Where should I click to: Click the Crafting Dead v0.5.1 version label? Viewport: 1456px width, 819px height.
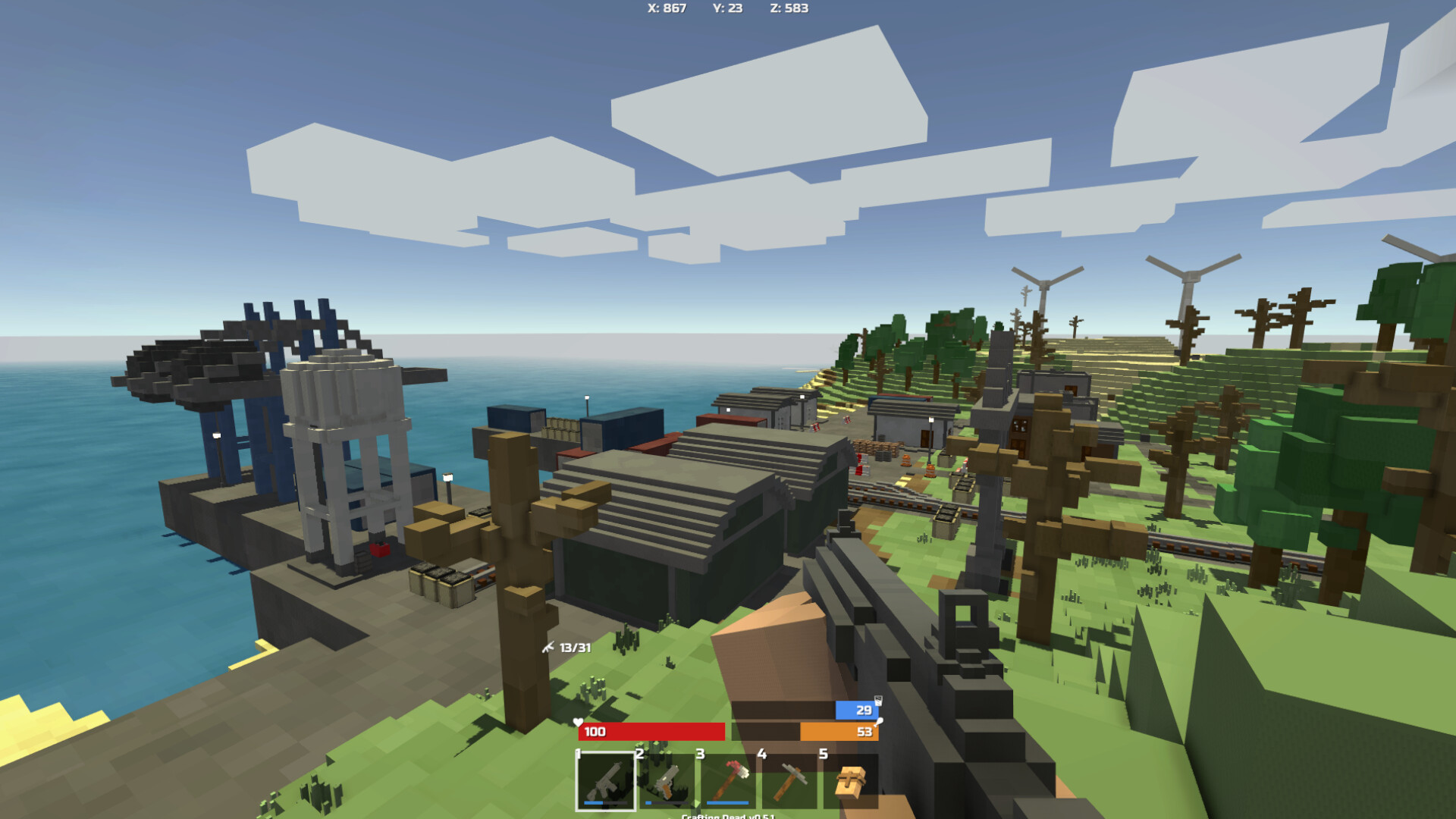(x=729, y=815)
